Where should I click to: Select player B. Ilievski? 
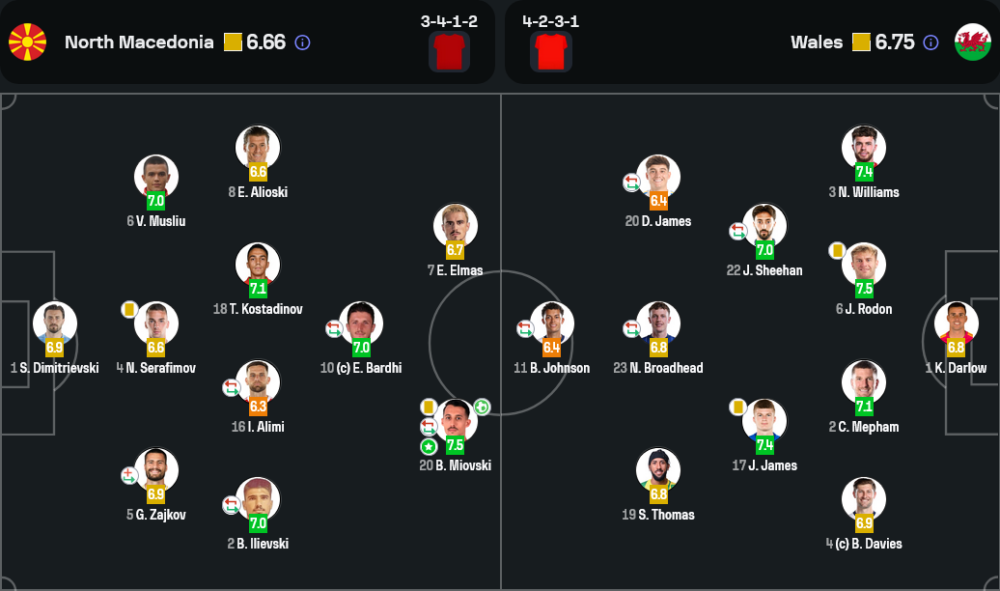tap(258, 501)
